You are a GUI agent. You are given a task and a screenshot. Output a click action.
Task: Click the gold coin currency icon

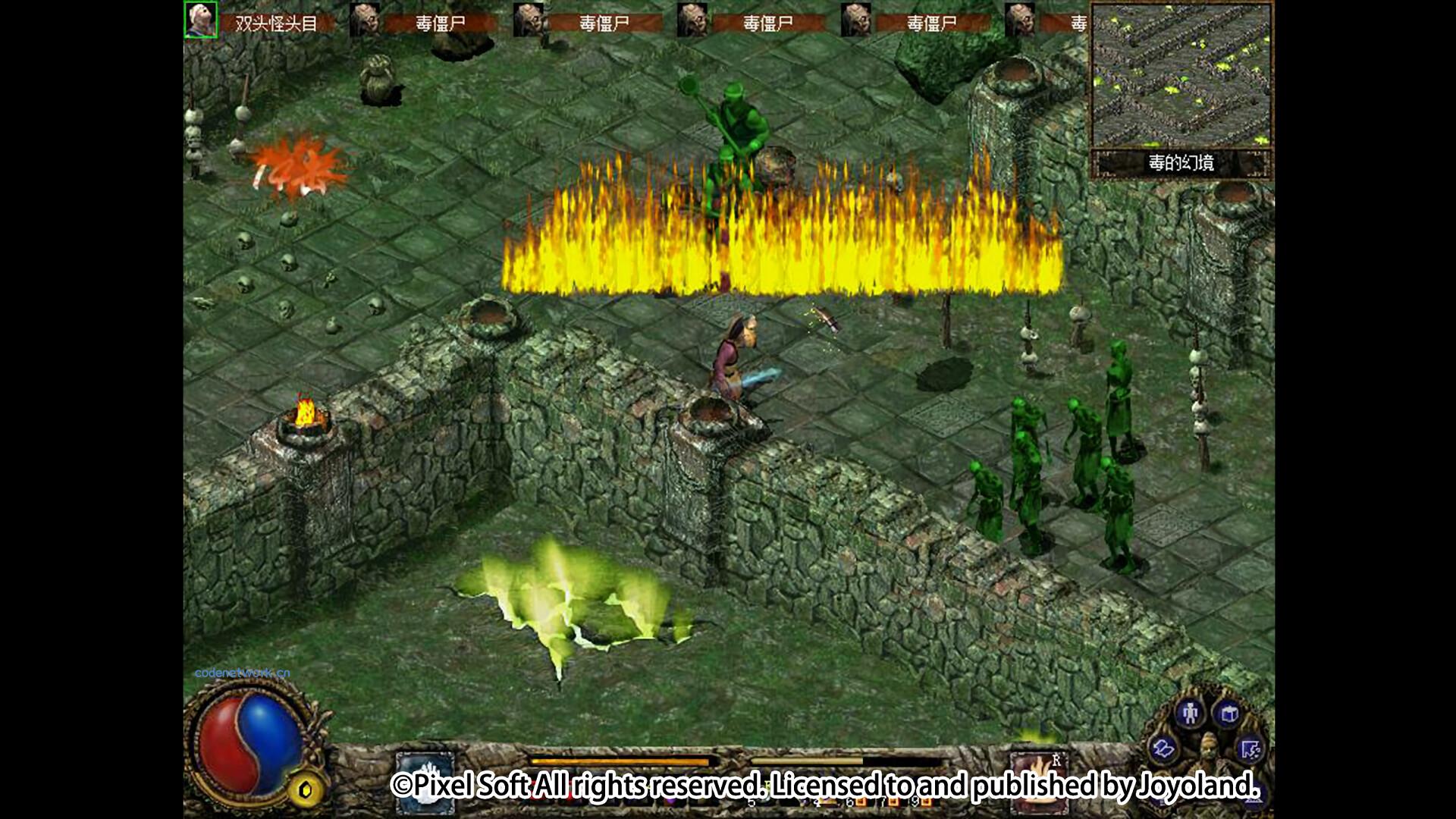(306, 789)
